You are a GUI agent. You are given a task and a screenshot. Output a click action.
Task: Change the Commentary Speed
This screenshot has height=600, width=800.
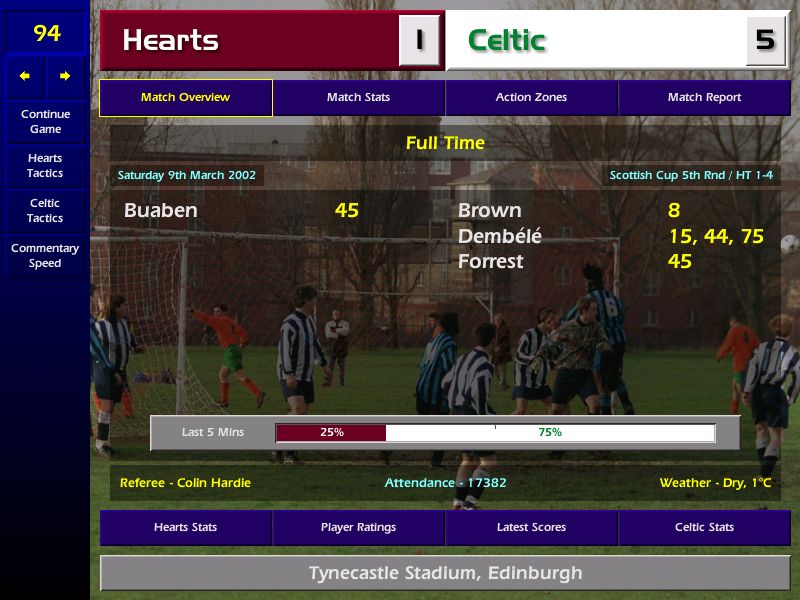(45, 256)
